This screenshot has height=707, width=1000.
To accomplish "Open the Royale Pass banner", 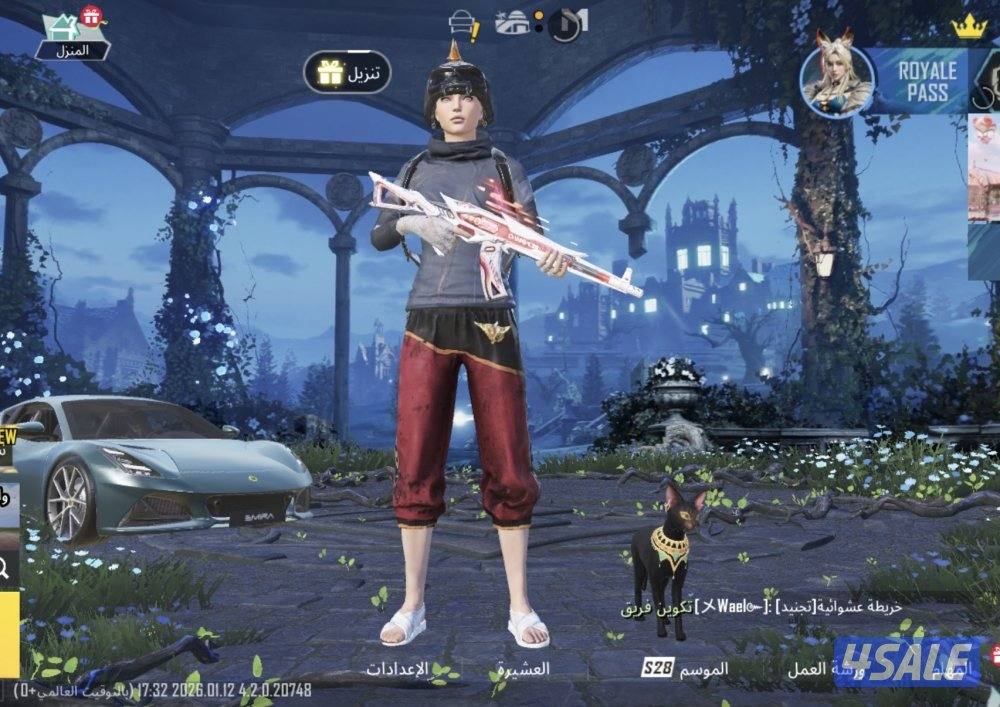I will pyautogui.click(x=927, y=81).
